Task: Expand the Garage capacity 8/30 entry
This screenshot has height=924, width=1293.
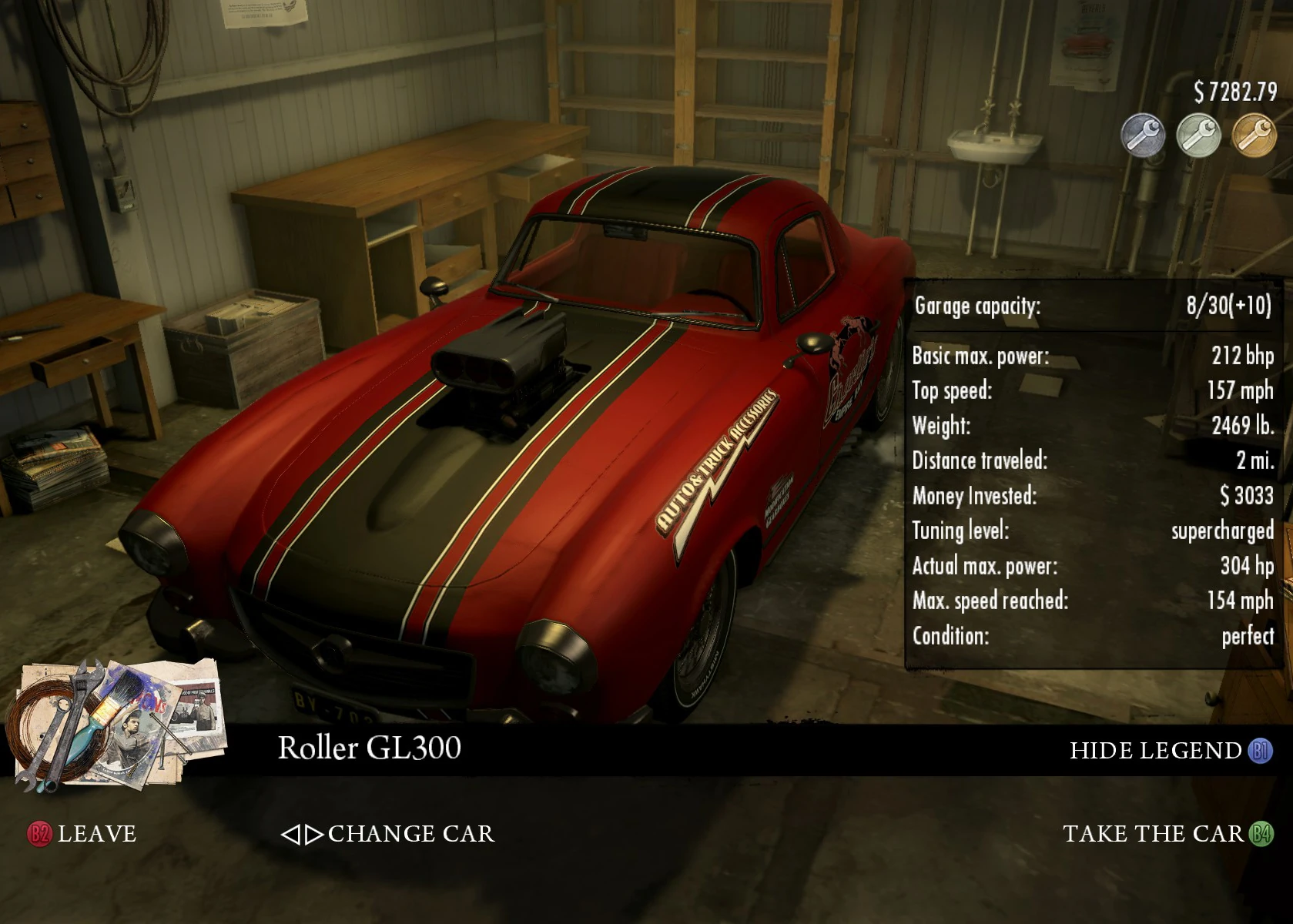Action: pyautogui.click(x=1094, y=306)
